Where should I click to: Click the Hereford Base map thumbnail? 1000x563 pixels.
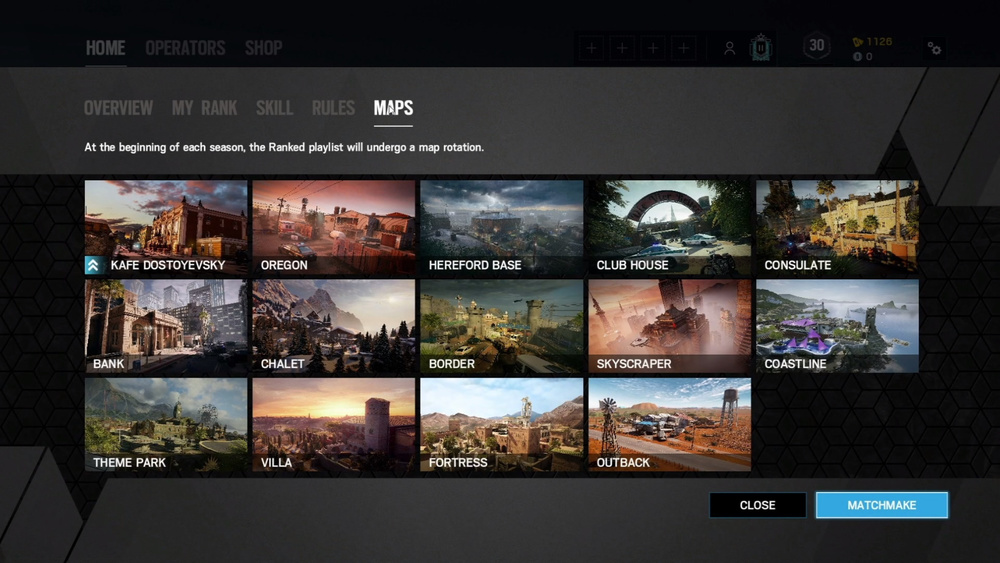tap(501, 228)
